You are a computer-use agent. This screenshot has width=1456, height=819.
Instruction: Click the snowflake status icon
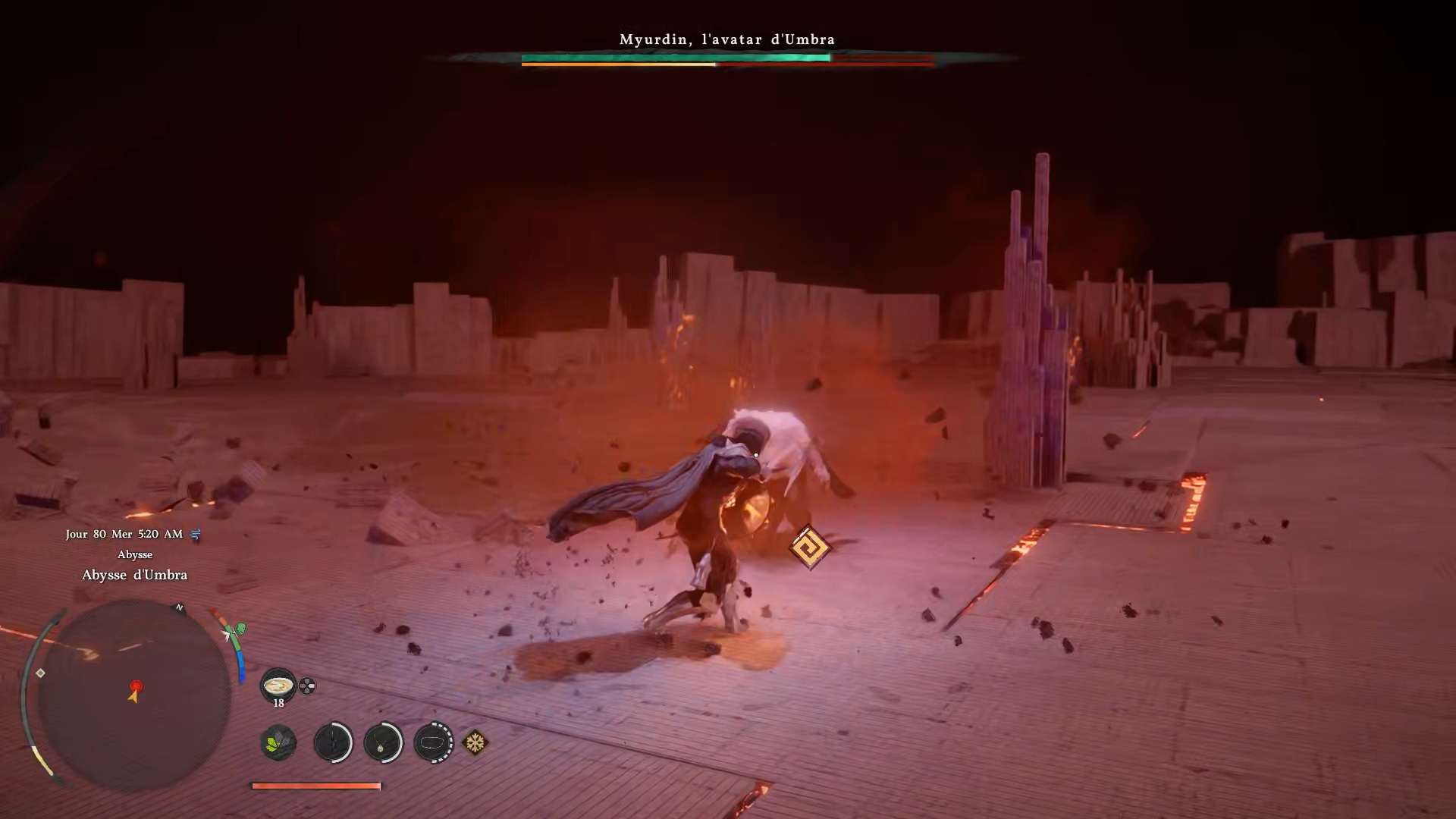coord(475,742)
